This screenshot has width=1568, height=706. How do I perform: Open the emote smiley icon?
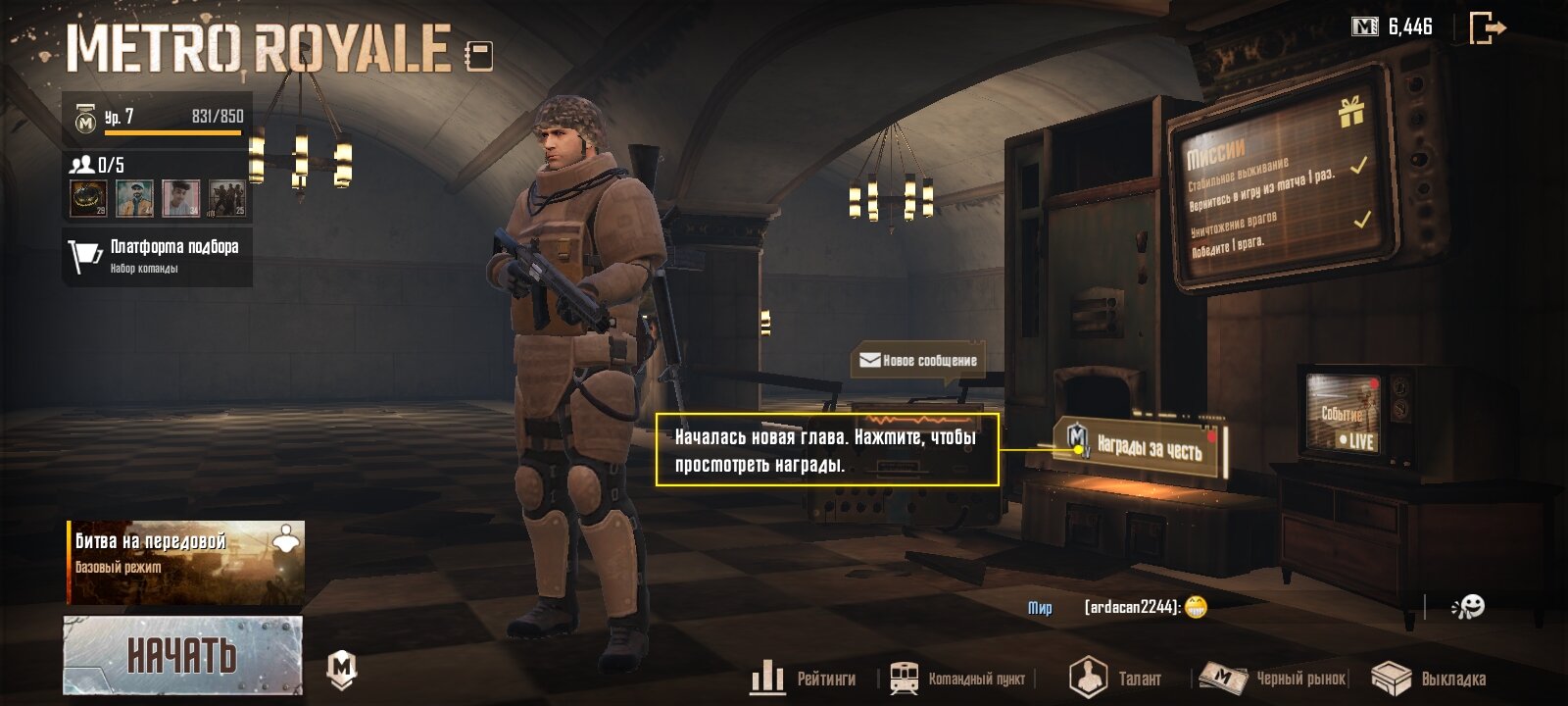1468,608
